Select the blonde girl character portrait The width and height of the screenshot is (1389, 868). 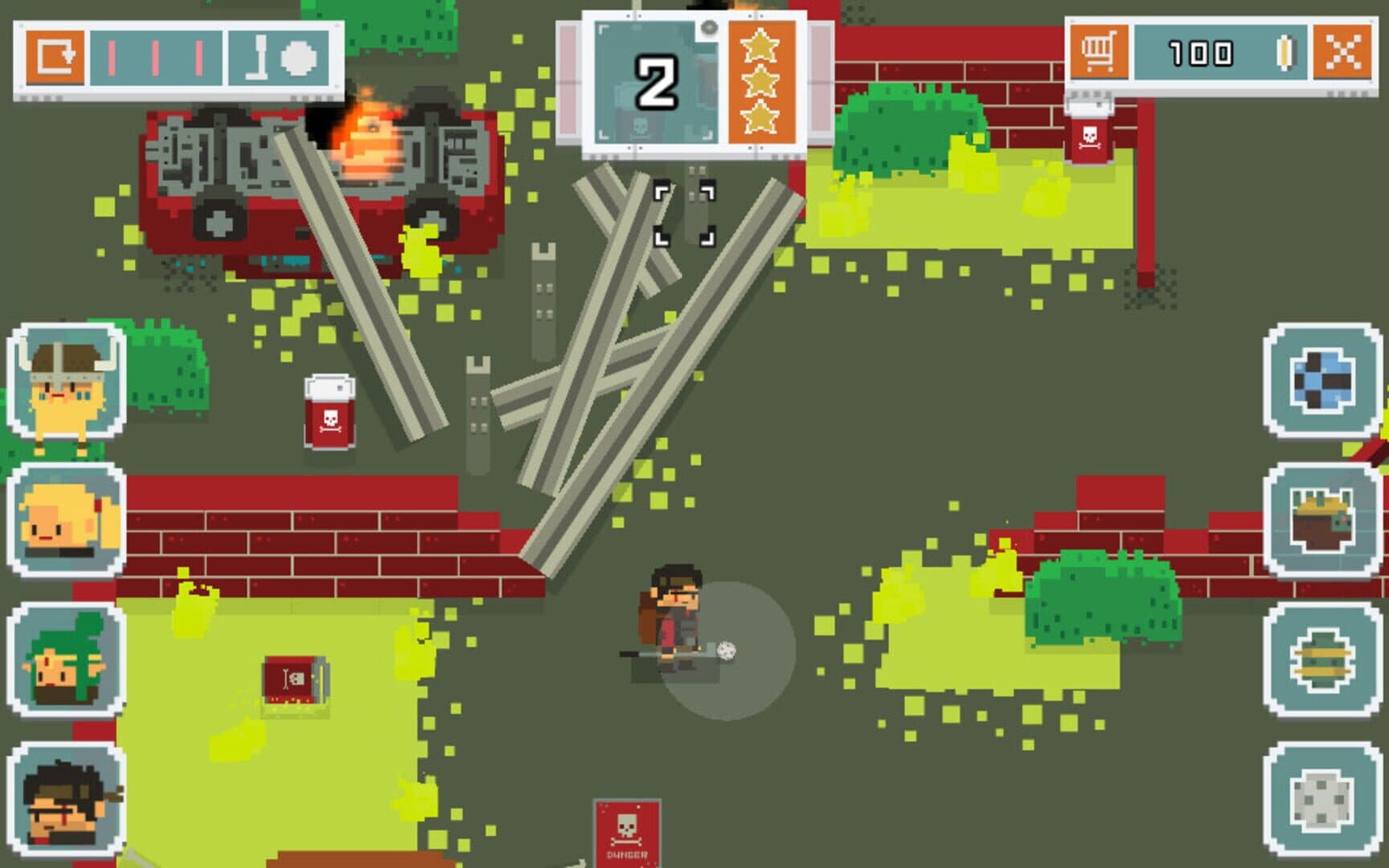tap(67, 520)
